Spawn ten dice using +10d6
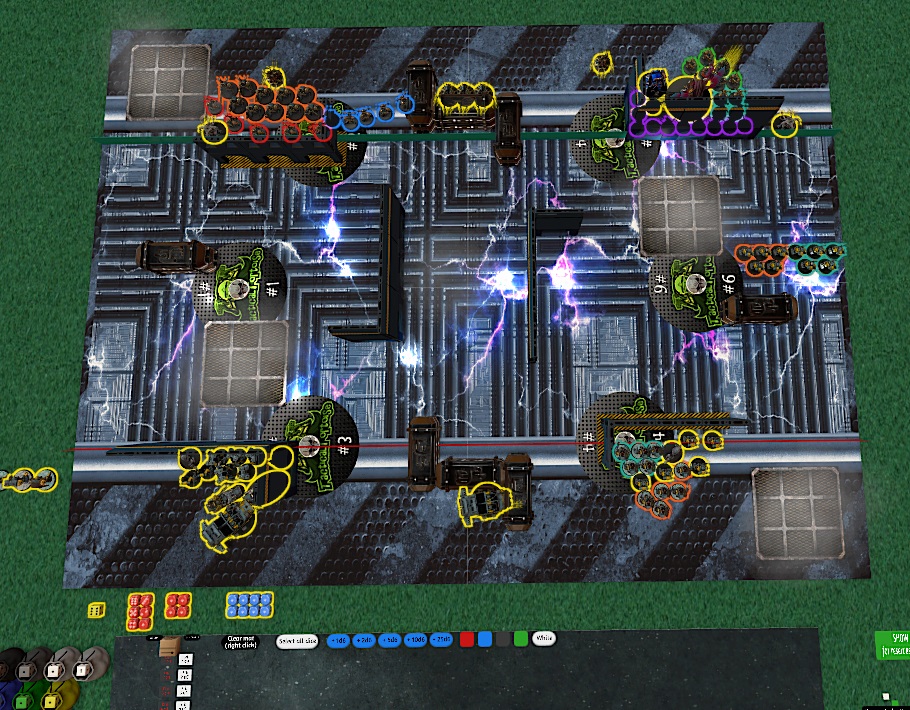The image size is (910, 710). click(415, 639)
